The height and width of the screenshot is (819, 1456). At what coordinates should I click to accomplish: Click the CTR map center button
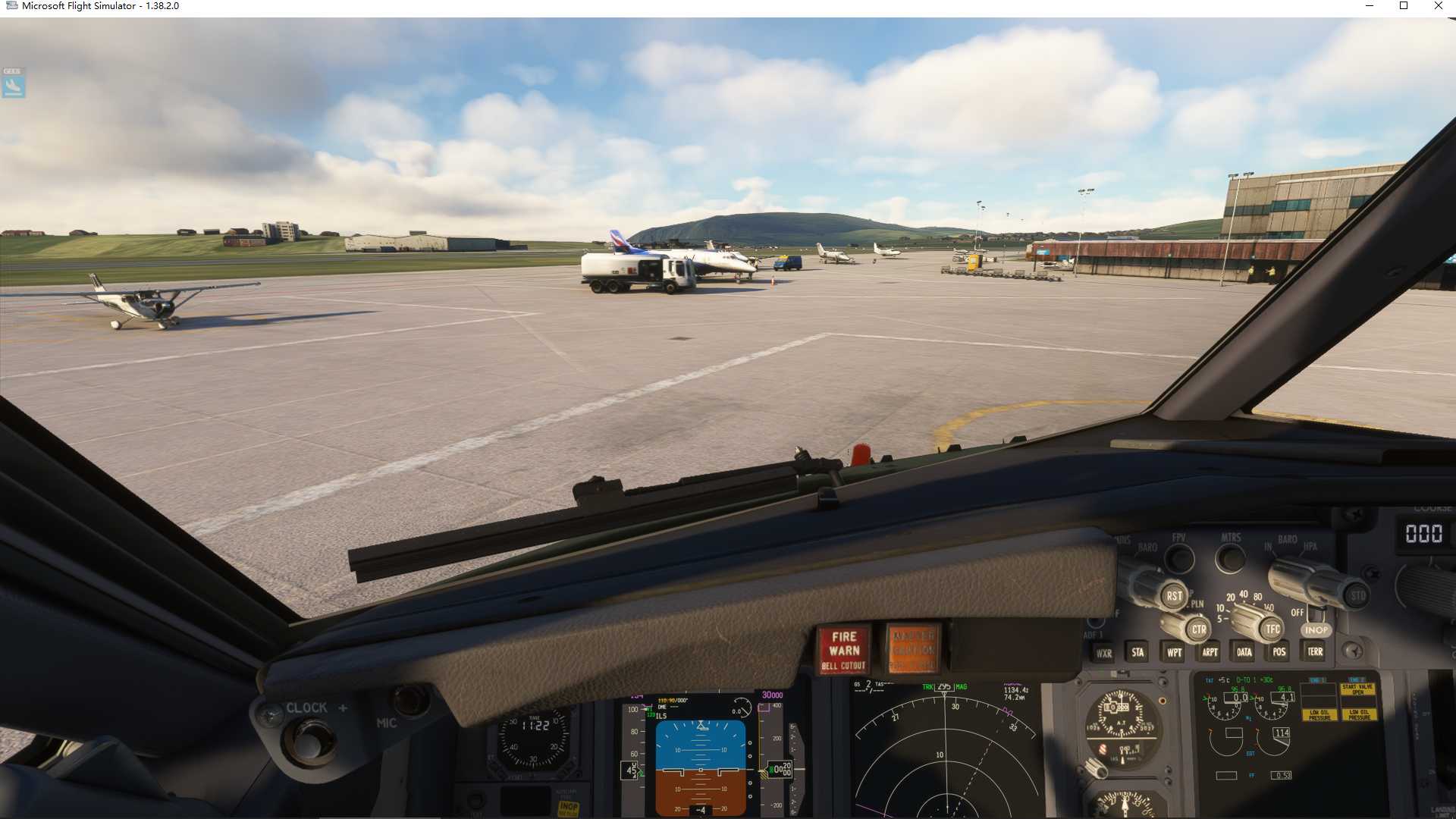click(x=1198, y=629)
